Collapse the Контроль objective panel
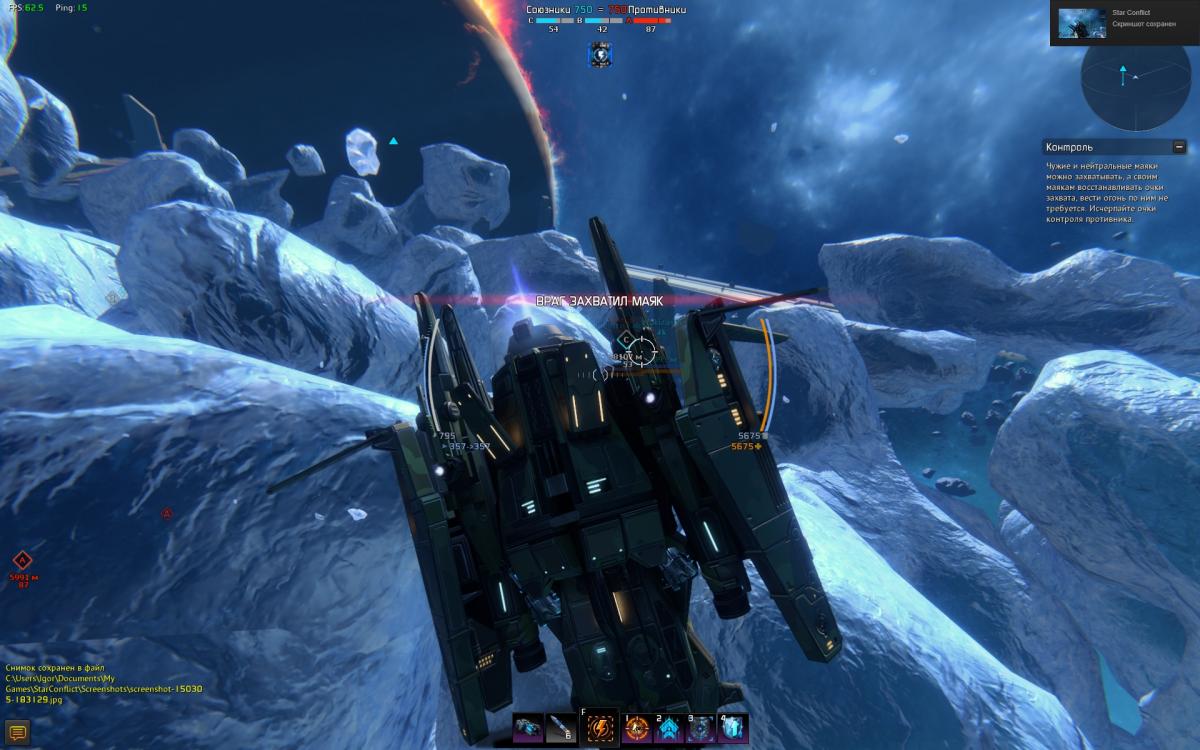Screen dimensions: 1200x750 pos(1180,147)
